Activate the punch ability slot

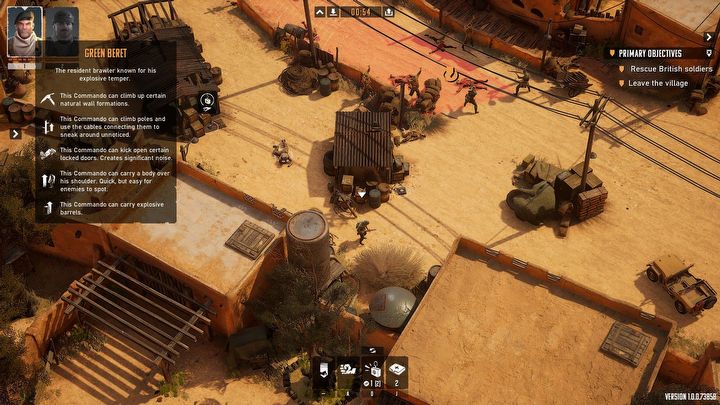[345, 370]
